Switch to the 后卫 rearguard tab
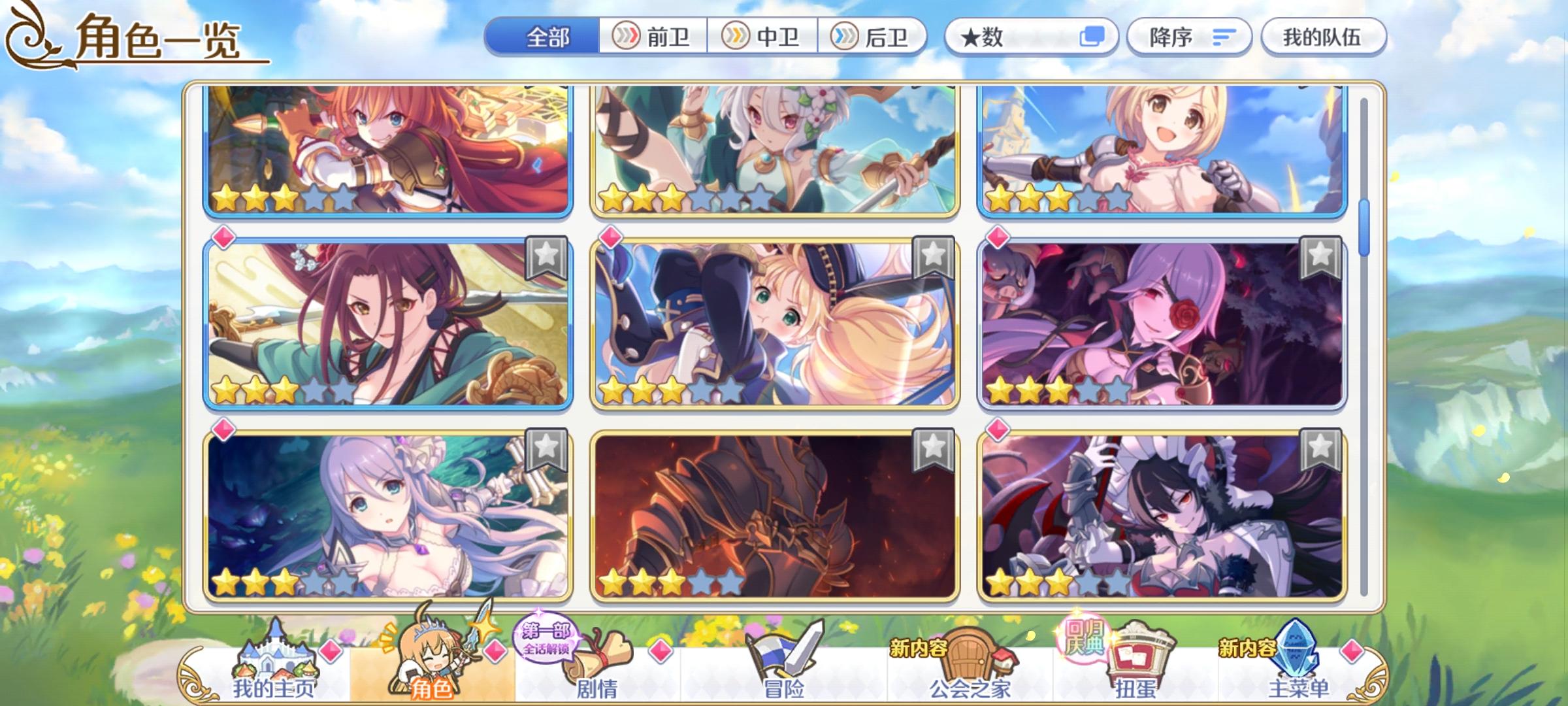Screen dimensions: 1568x706 tap(875, 37)
